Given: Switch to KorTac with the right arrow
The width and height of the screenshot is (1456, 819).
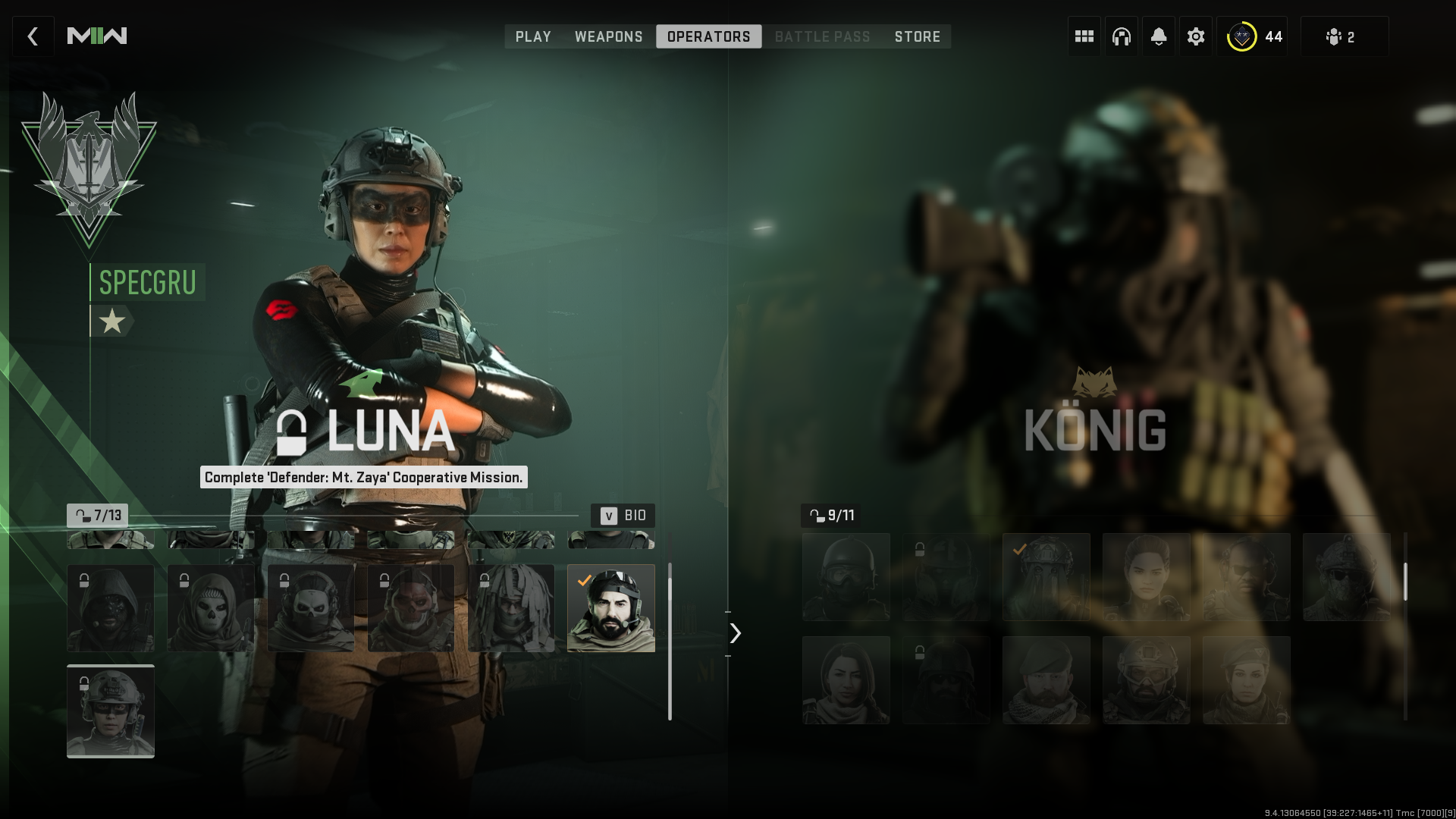Looking at the screenshot, I should click(x=735, y=633).
